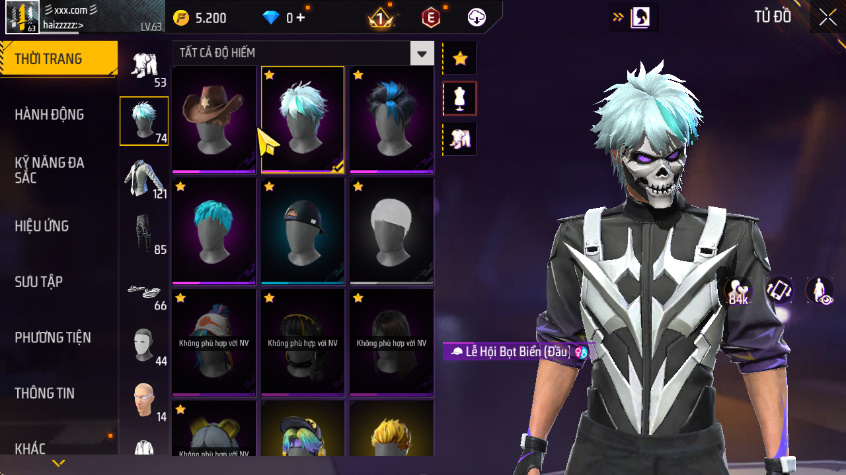This screenshot has height=475, width=846.
Task: Toggle the character visibility eye icon
Action: (x=820, y=290)
